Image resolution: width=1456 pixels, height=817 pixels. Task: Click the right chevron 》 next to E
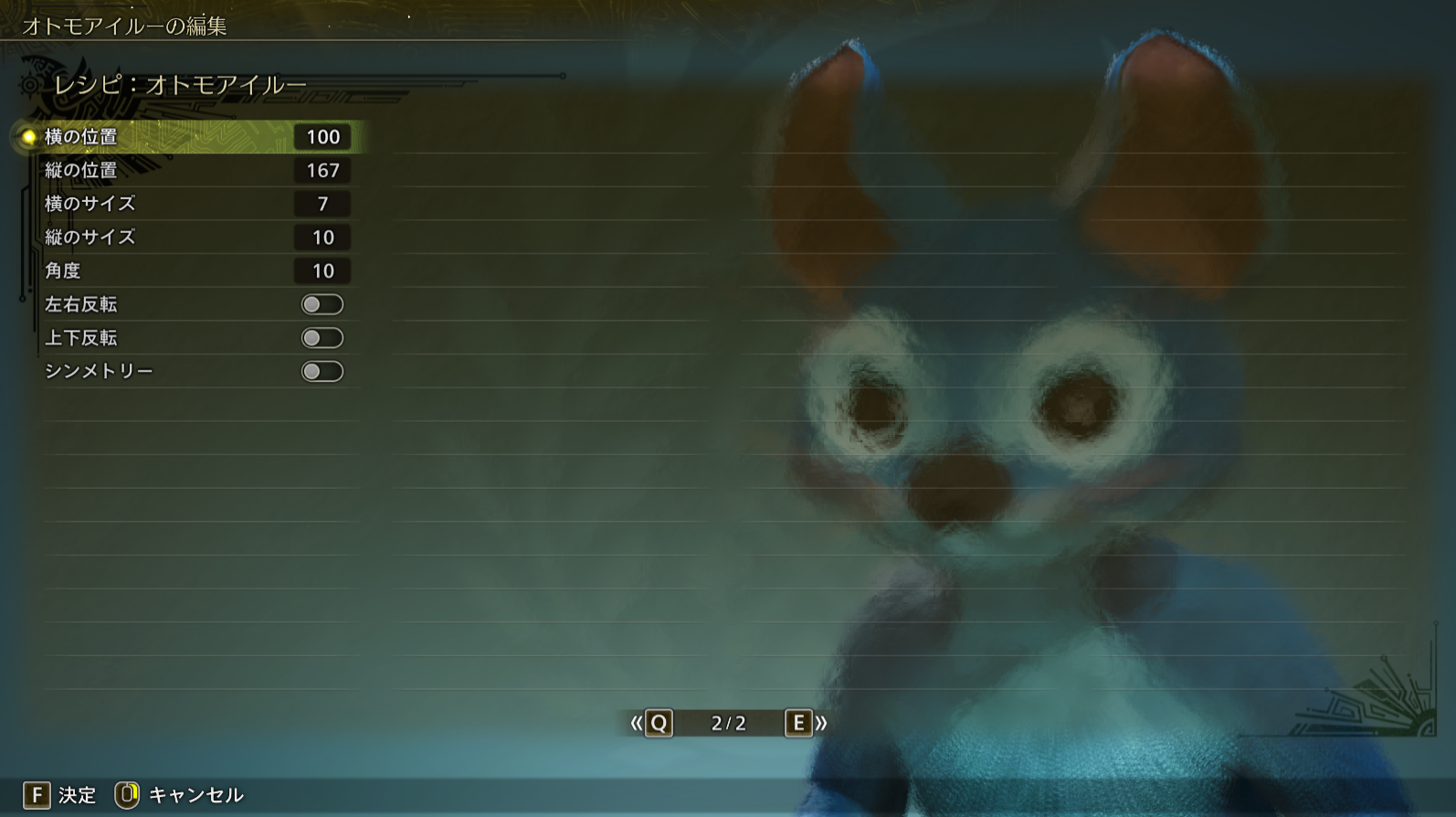[821, 724]
